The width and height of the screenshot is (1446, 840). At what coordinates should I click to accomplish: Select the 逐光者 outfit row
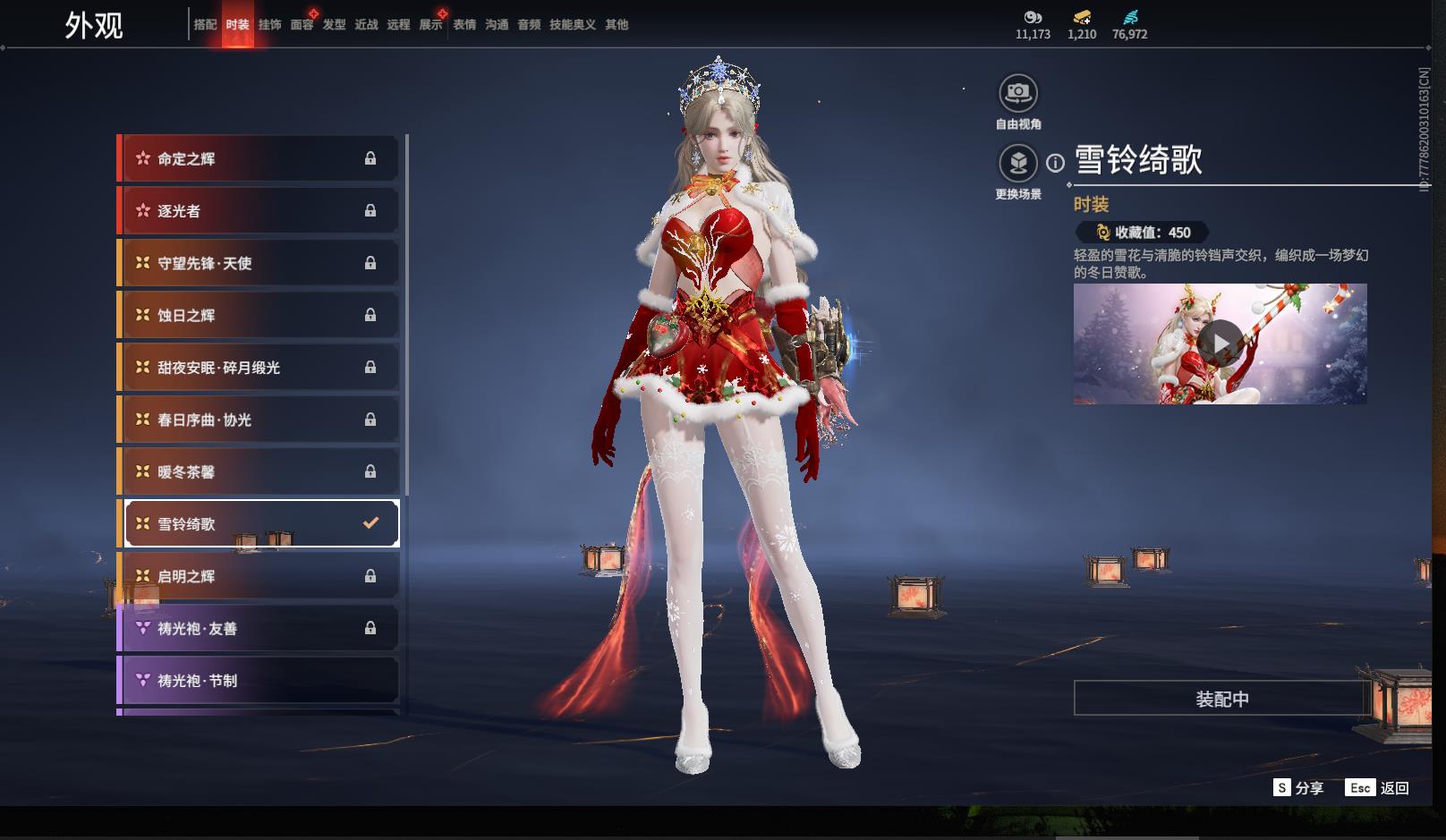259,211
